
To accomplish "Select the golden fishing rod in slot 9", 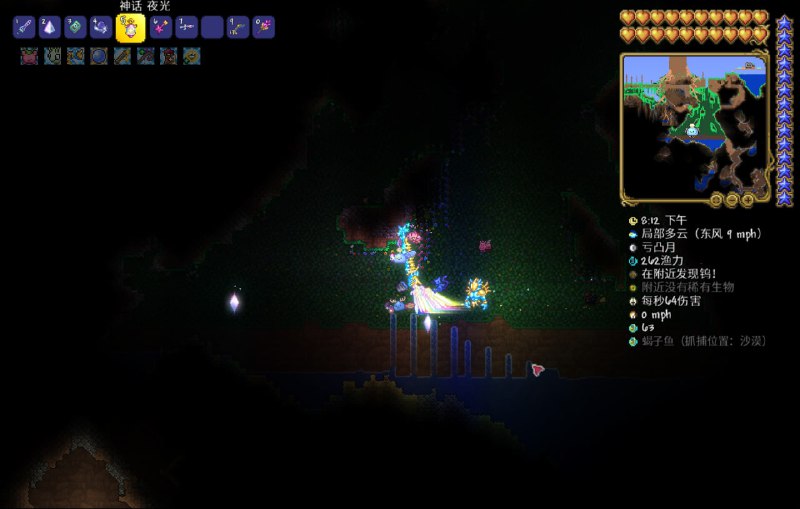I will 237,28.
